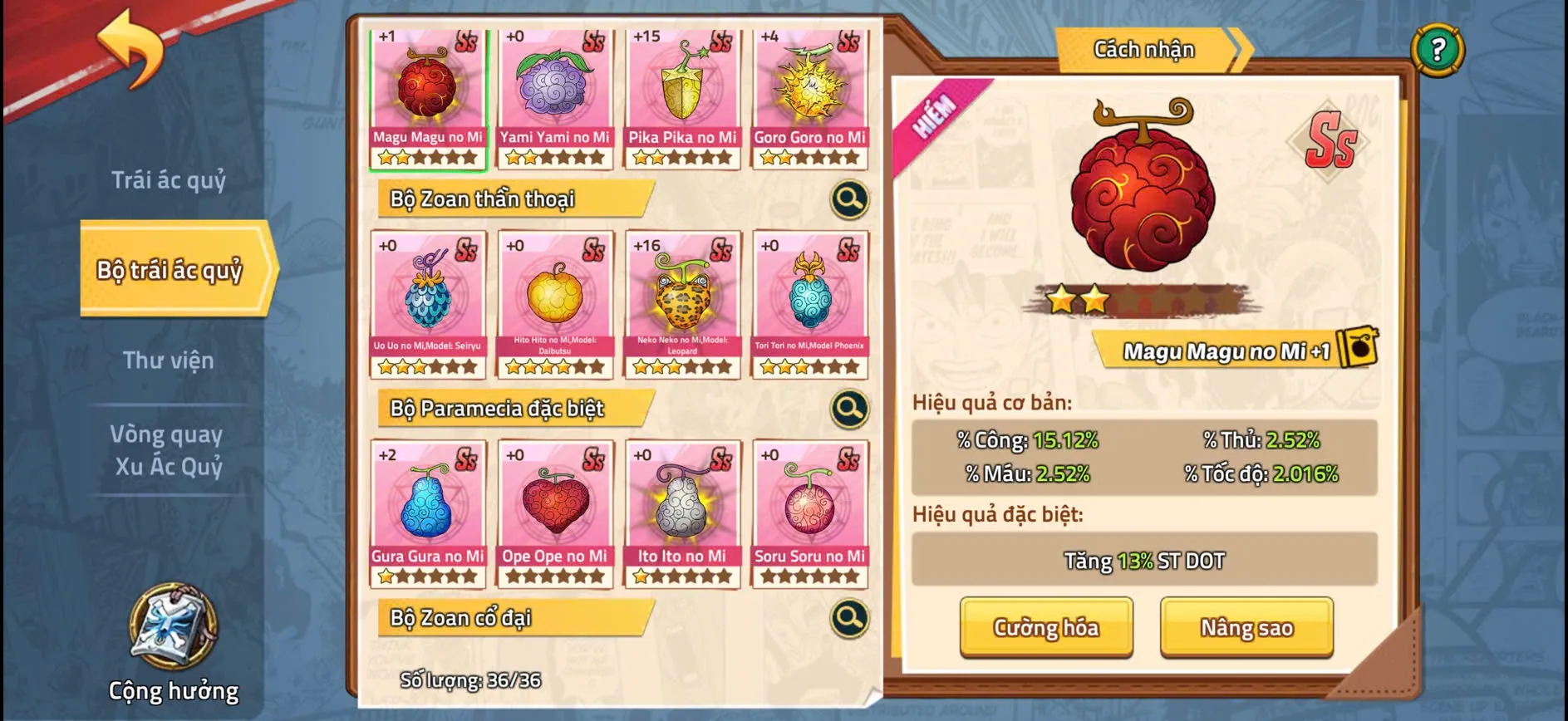
Task: Select the Uo Uo no Mi Seiryu fruit
Action: coord(427,304)
